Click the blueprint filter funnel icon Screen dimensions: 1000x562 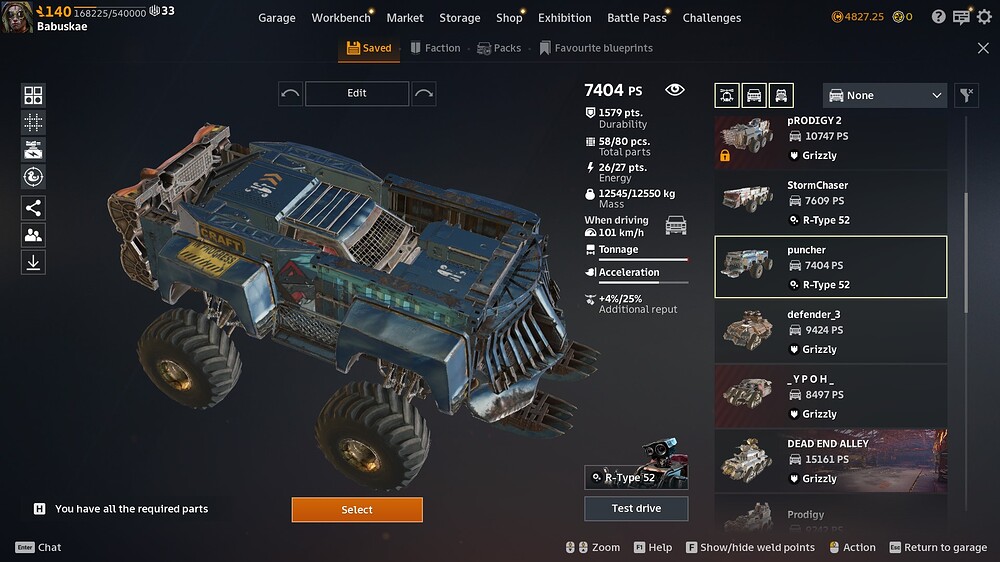[966, 95]
